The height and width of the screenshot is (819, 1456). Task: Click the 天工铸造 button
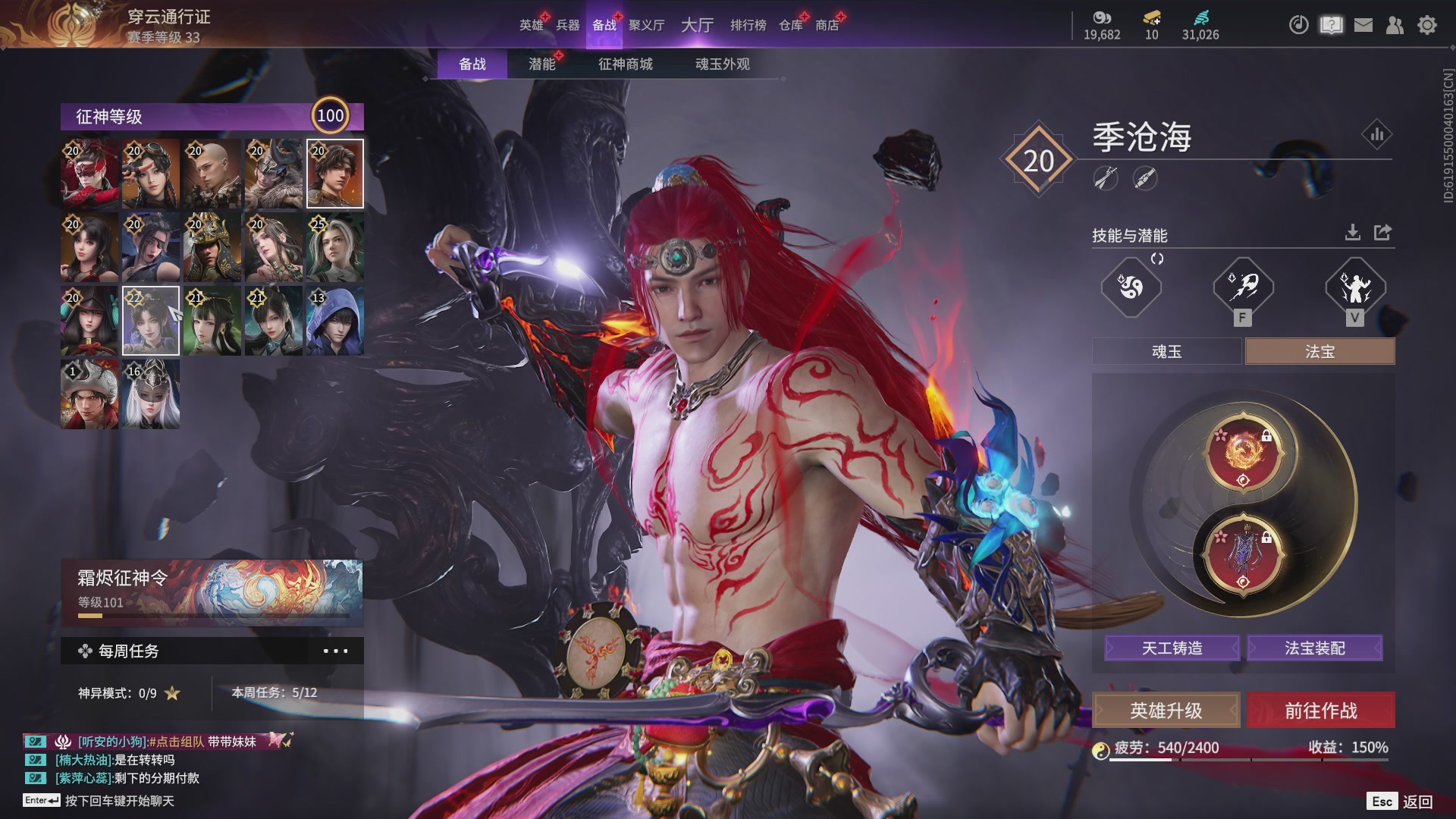[1172, 648]
